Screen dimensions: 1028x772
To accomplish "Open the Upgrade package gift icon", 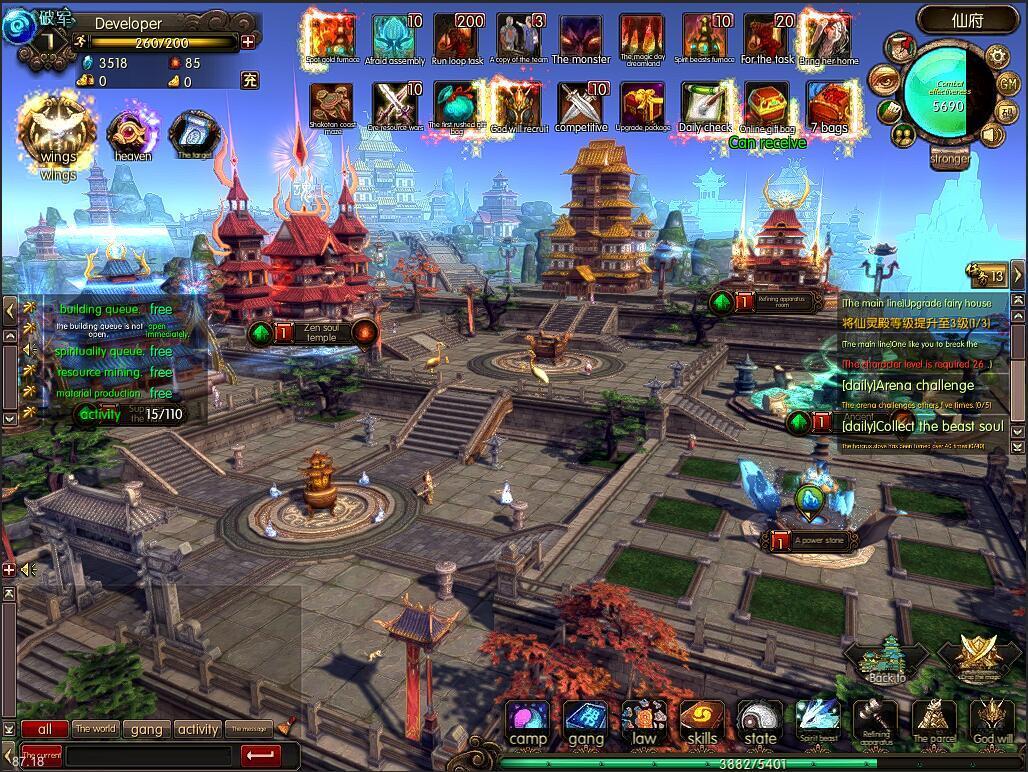I will point(643,104).
